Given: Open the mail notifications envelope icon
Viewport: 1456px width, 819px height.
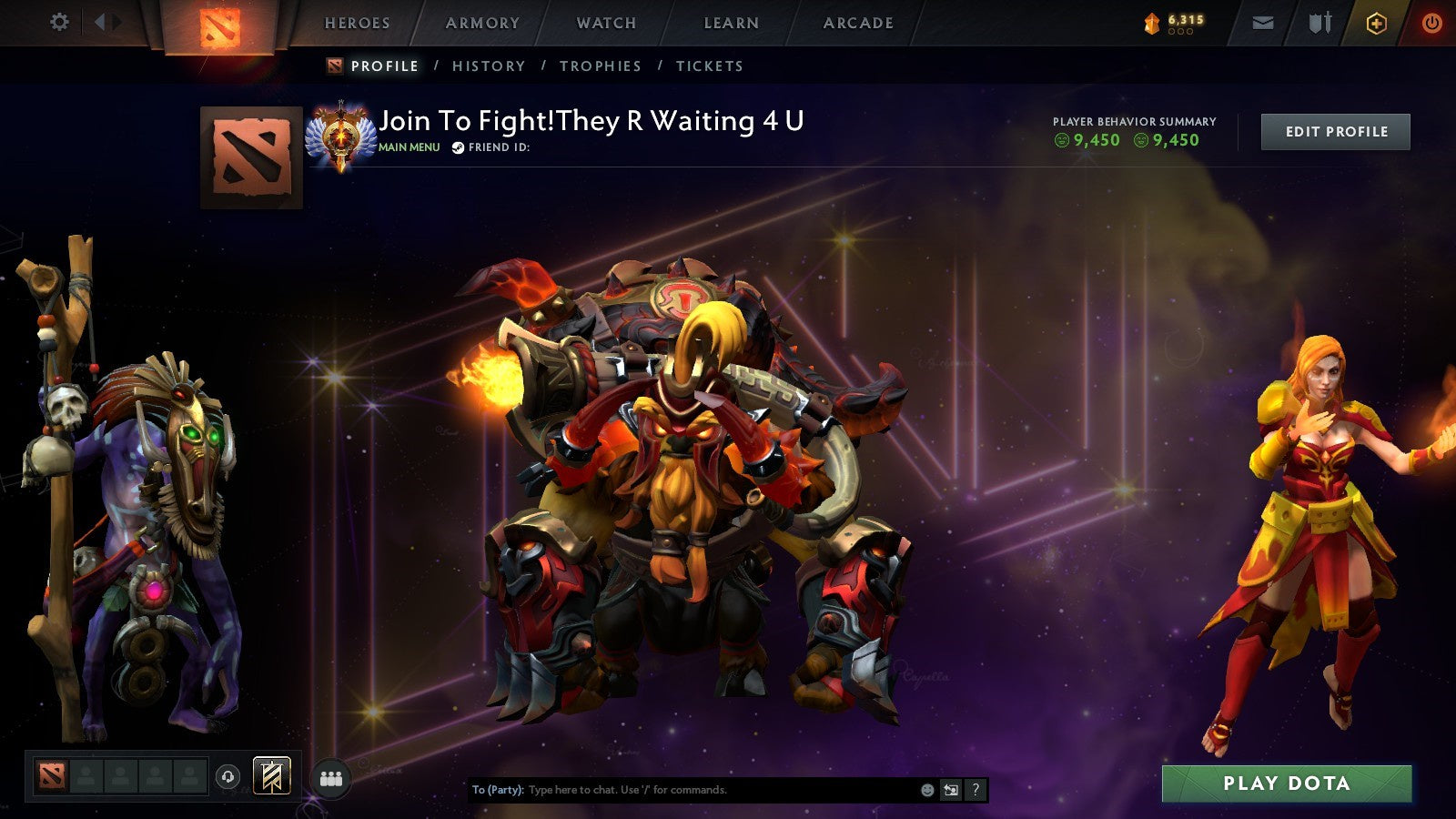Looking at the screenshot, I should pyautogui.click(x=1265, y=23).
